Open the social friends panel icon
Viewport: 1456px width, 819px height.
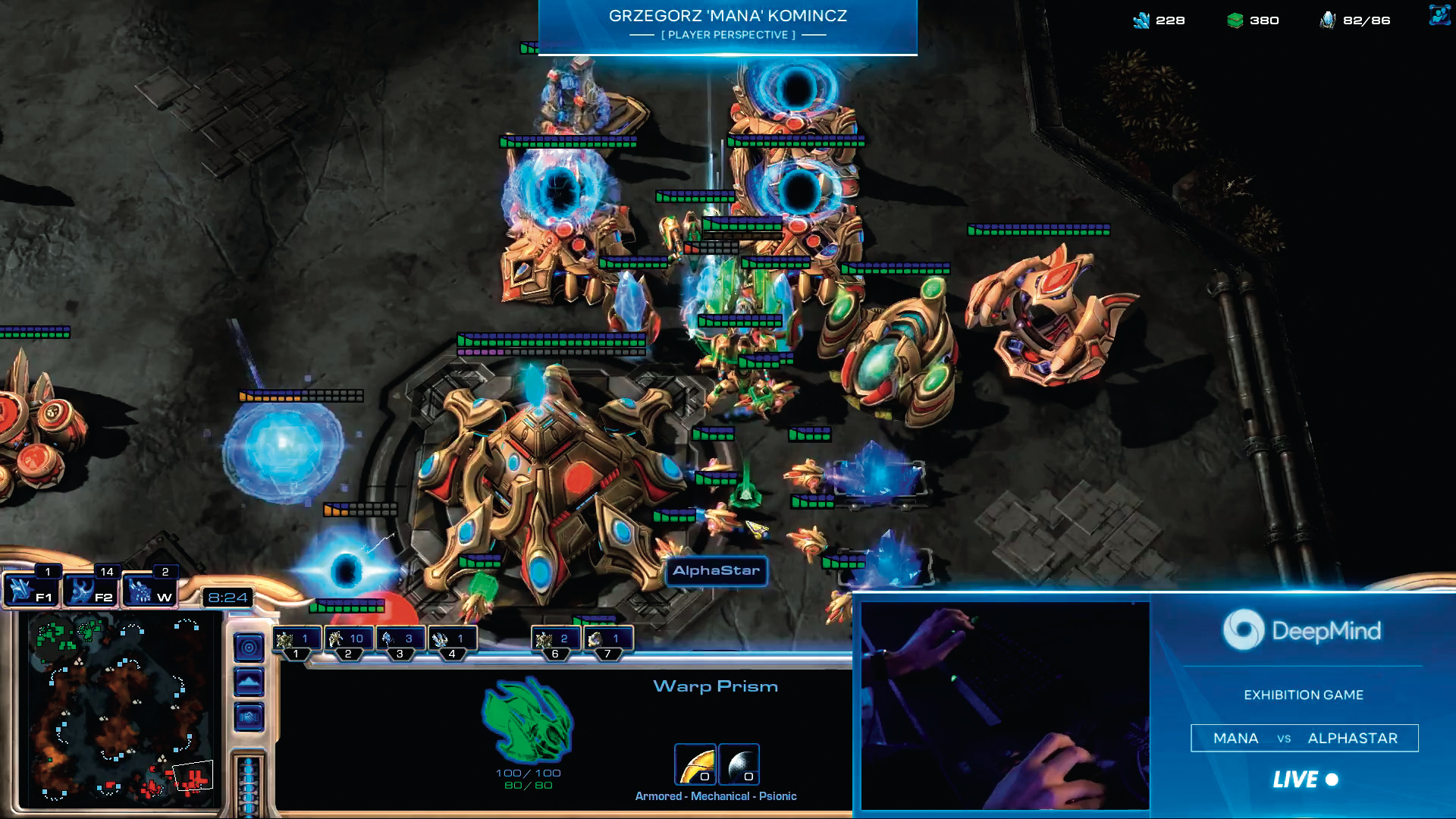click(x=1439, y=15)
